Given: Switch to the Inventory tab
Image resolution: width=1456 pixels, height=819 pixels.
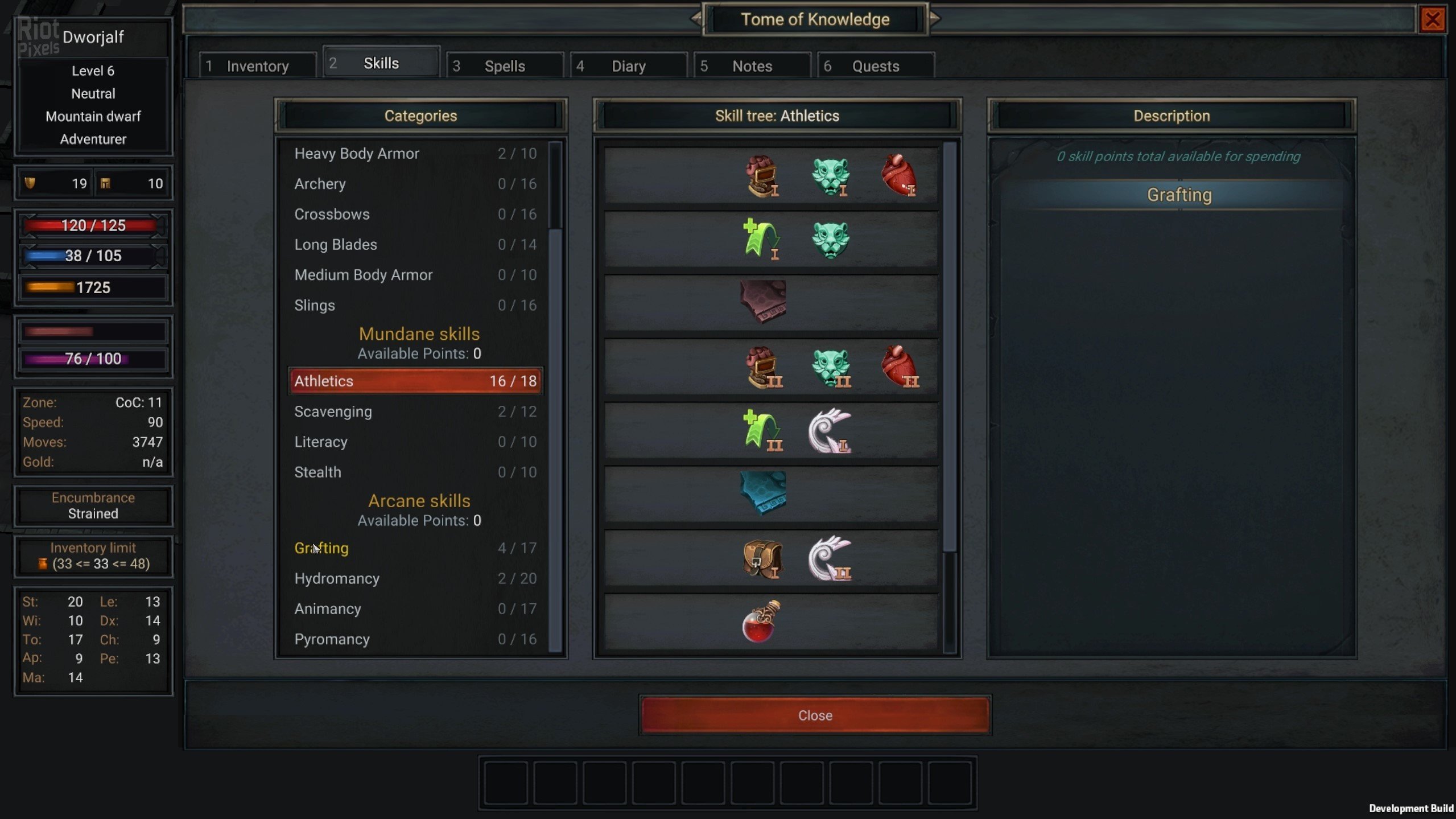Looking at the screenshot, I should click(x=257, y=66).
